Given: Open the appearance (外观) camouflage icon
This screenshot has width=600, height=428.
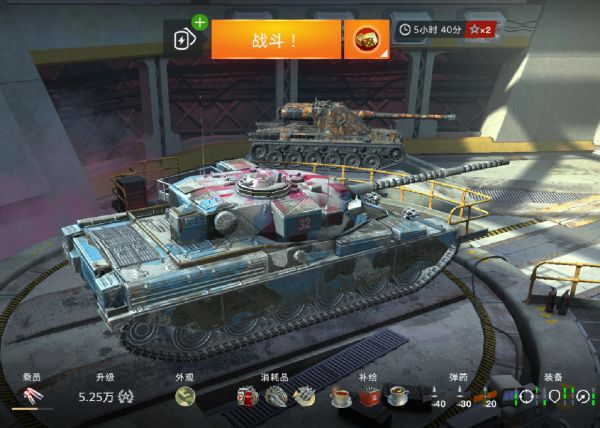Looking at the screenshot, I should (x=185, y=397).
